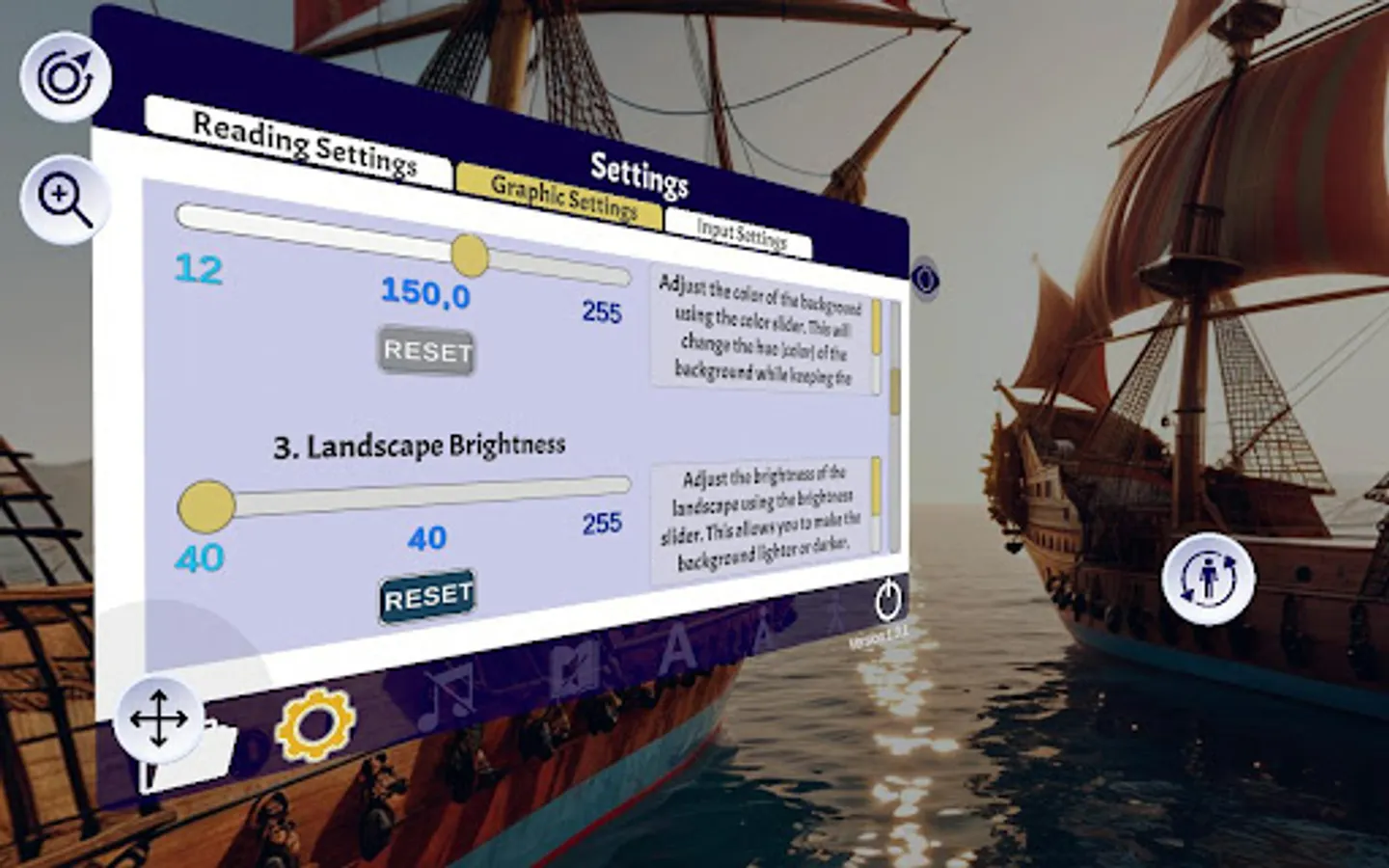This screenshot has height=868, width=1389.
Task: Select the Input Settings tab
Action: 745,230
